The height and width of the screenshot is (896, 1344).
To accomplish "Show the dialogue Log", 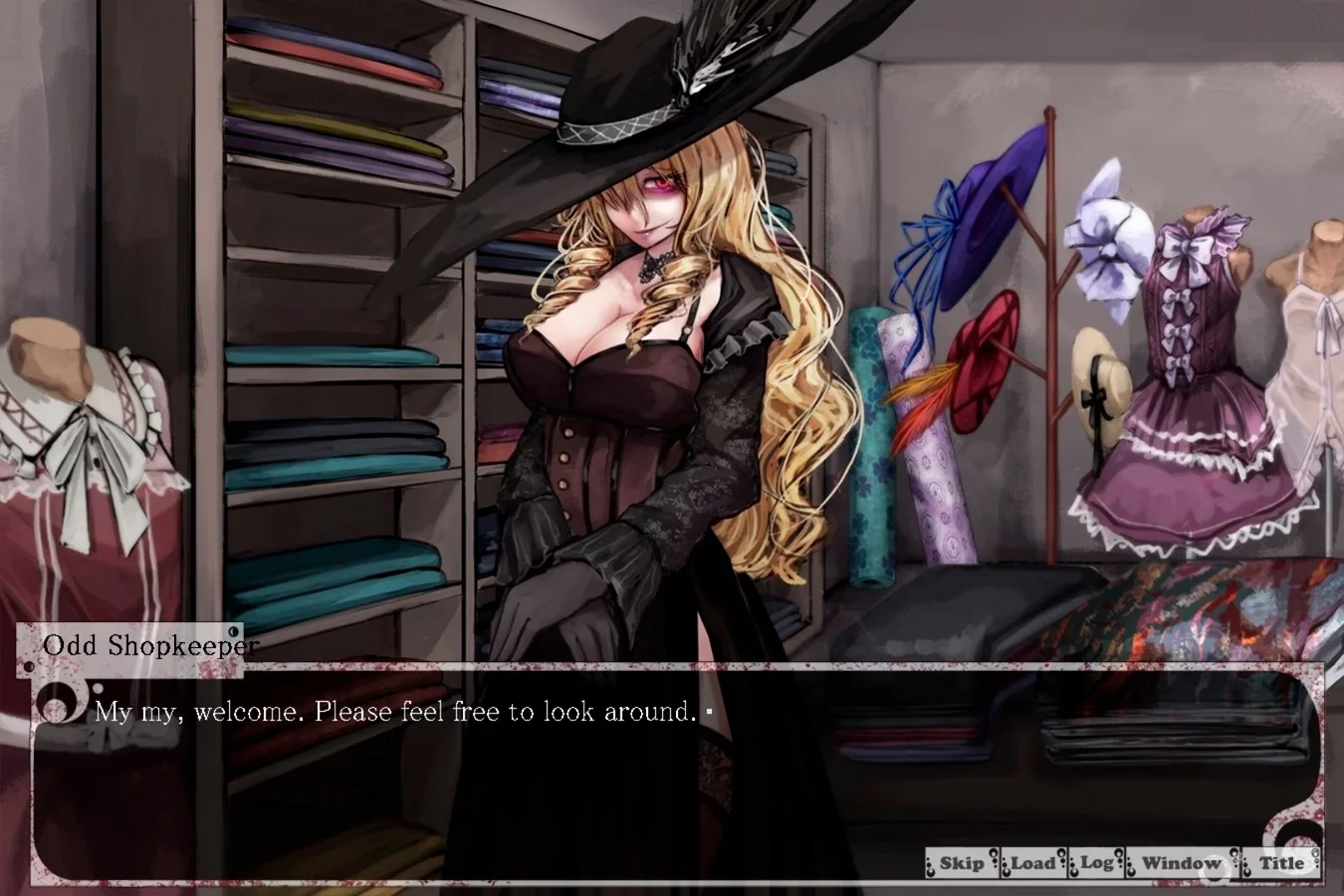I will click(x=1096, y=864).
